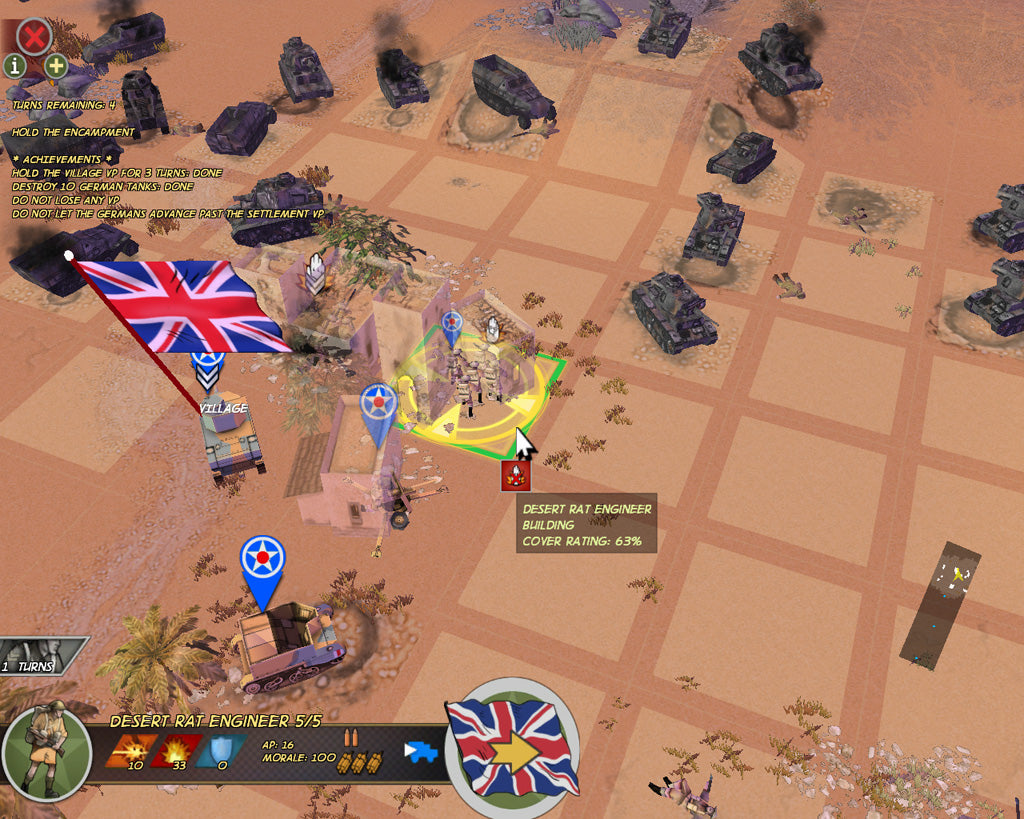The height and width of the screenshot is (819, 1024).
Task: Click the red engineer action icon below the cursor
Action: point(516,476)
